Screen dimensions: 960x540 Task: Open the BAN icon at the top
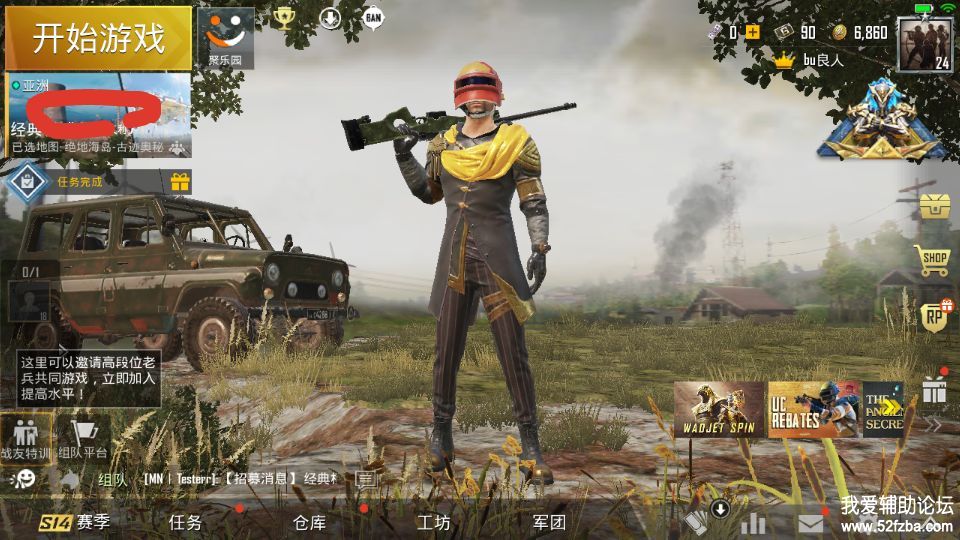(373, 17)
